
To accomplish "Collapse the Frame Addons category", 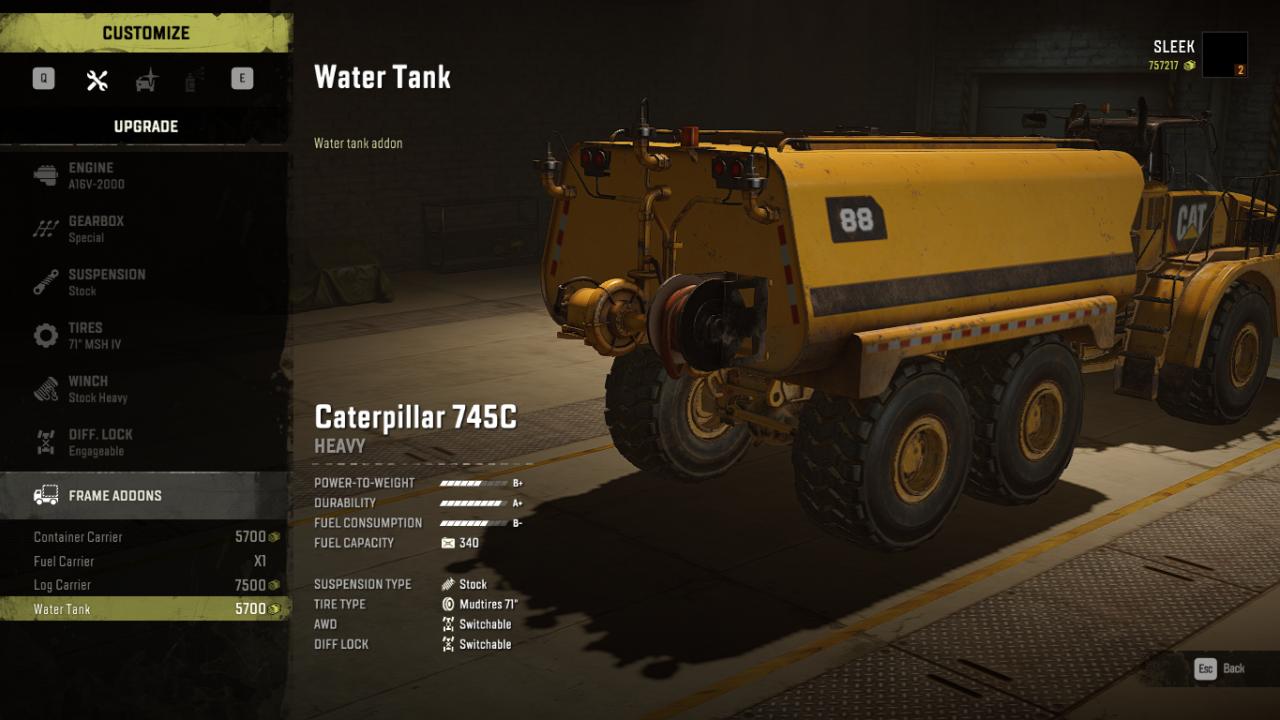I will [x=145, y=496].
